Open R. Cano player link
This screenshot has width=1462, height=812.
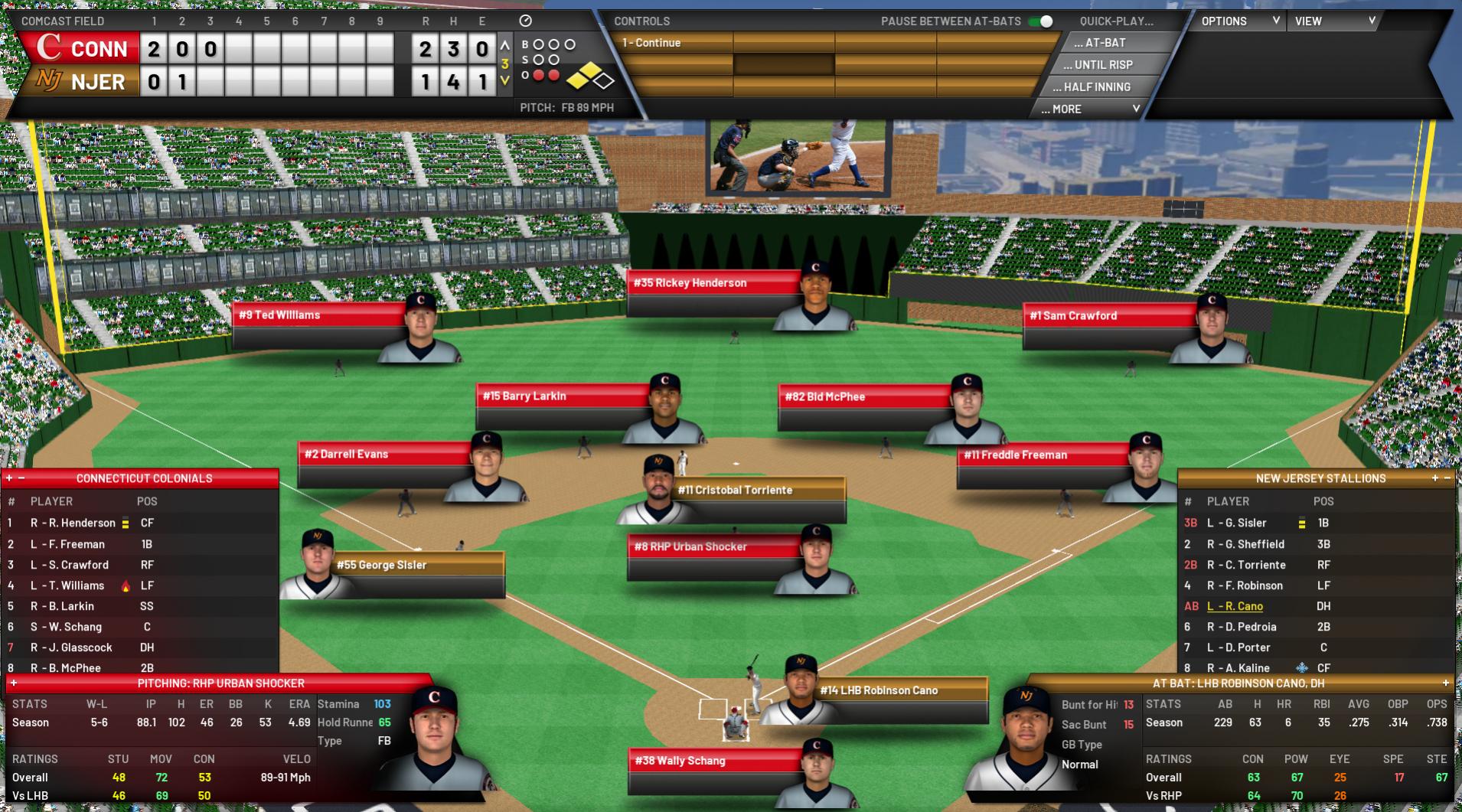point(1235,607)
